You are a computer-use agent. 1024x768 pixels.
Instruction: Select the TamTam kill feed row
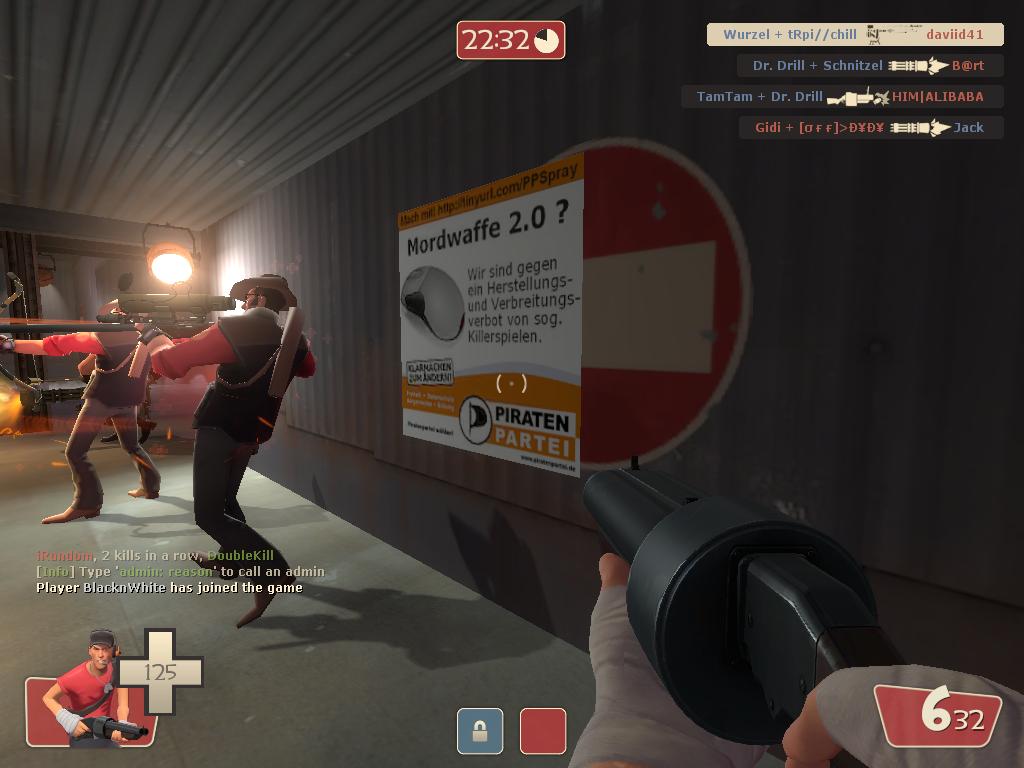841,97
